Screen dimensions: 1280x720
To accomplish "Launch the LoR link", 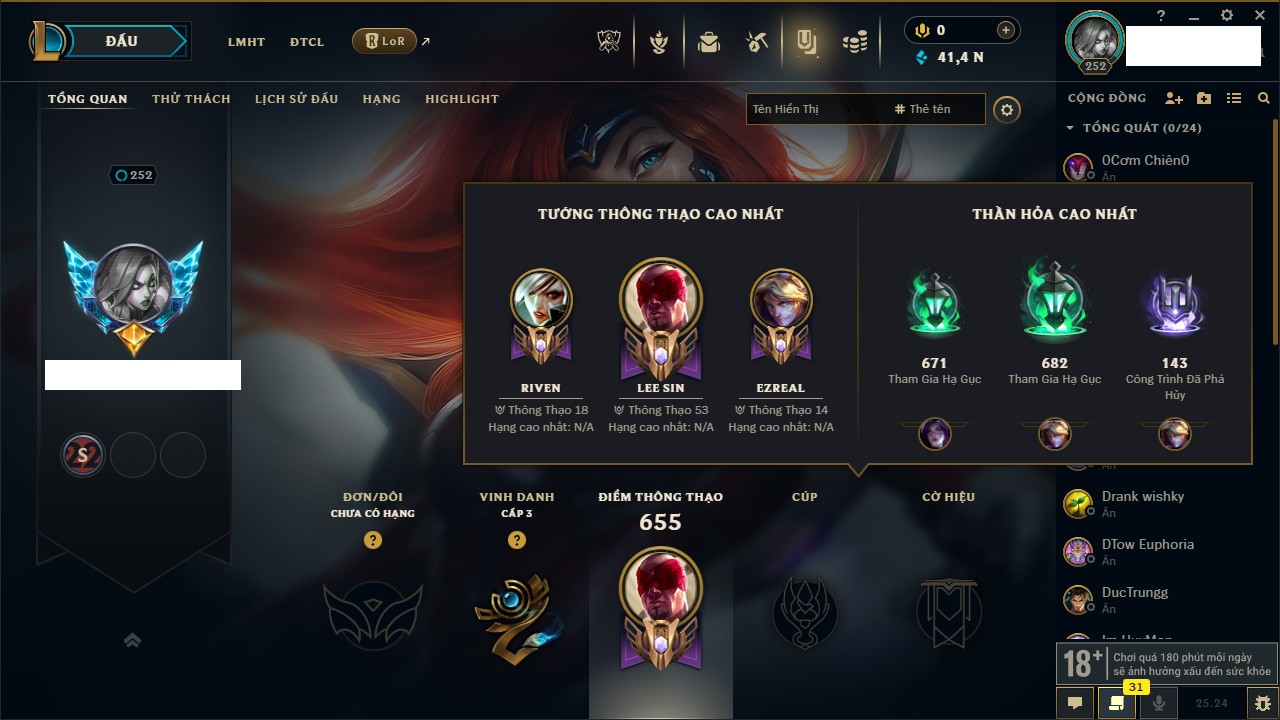I will pyautogui.click(x=385, y=42).
